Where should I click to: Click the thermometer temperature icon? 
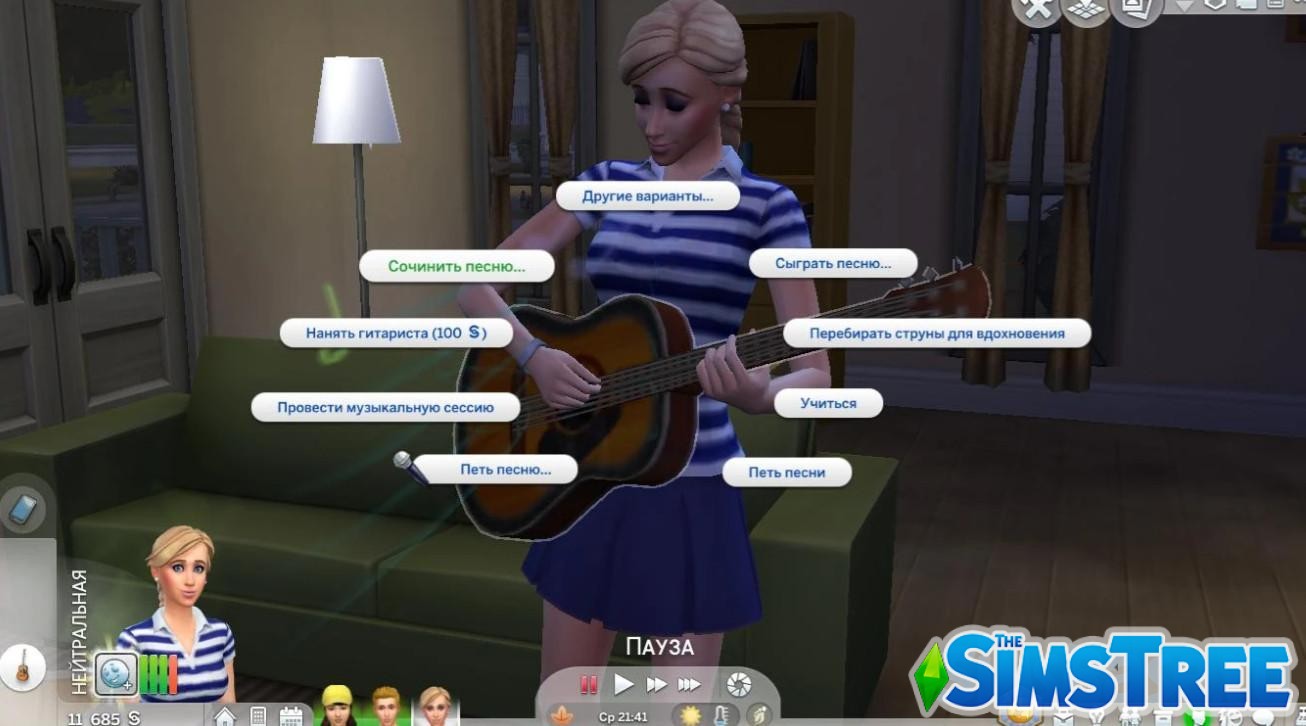click(720, 715)
